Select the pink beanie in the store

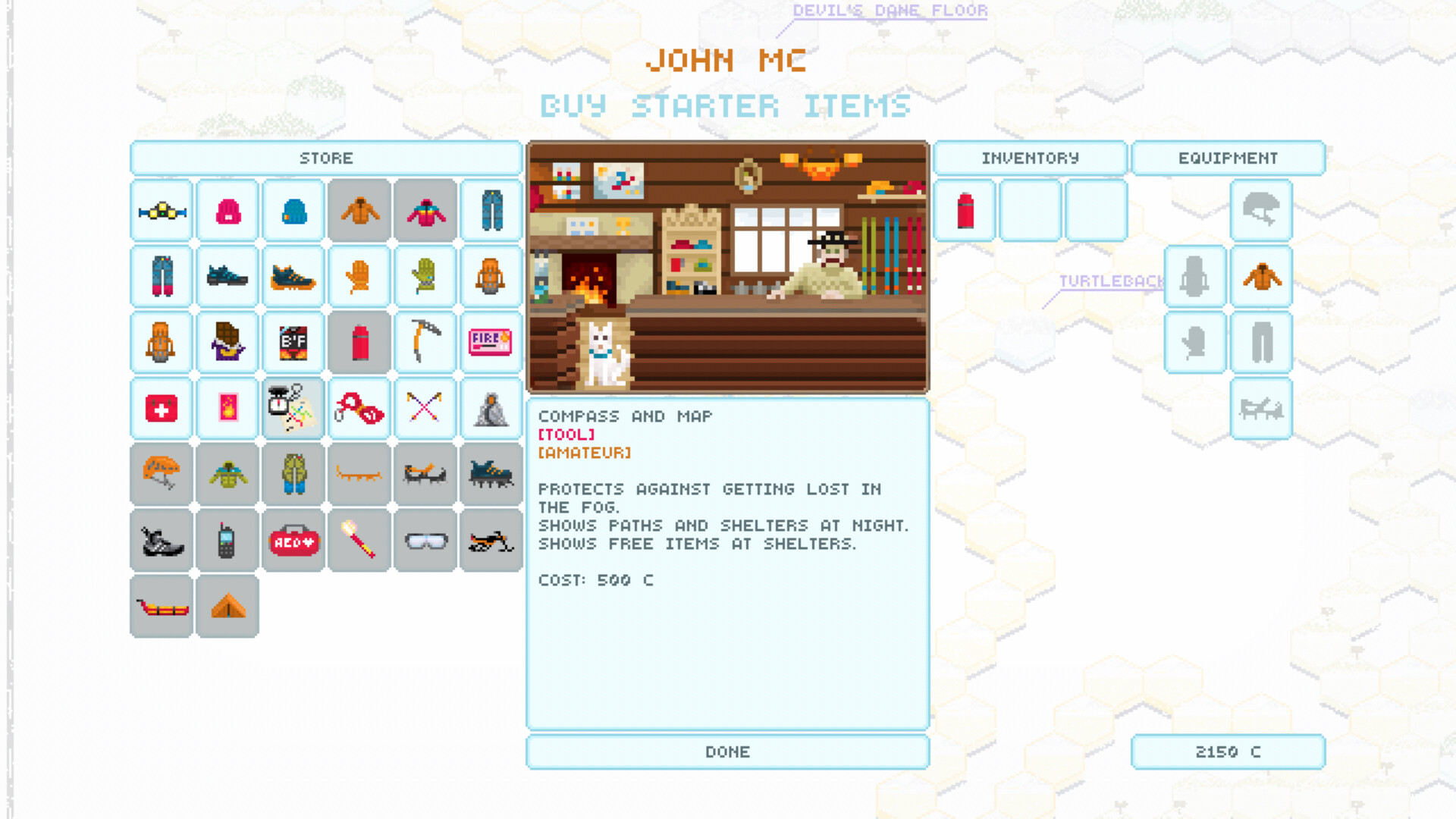227,211
